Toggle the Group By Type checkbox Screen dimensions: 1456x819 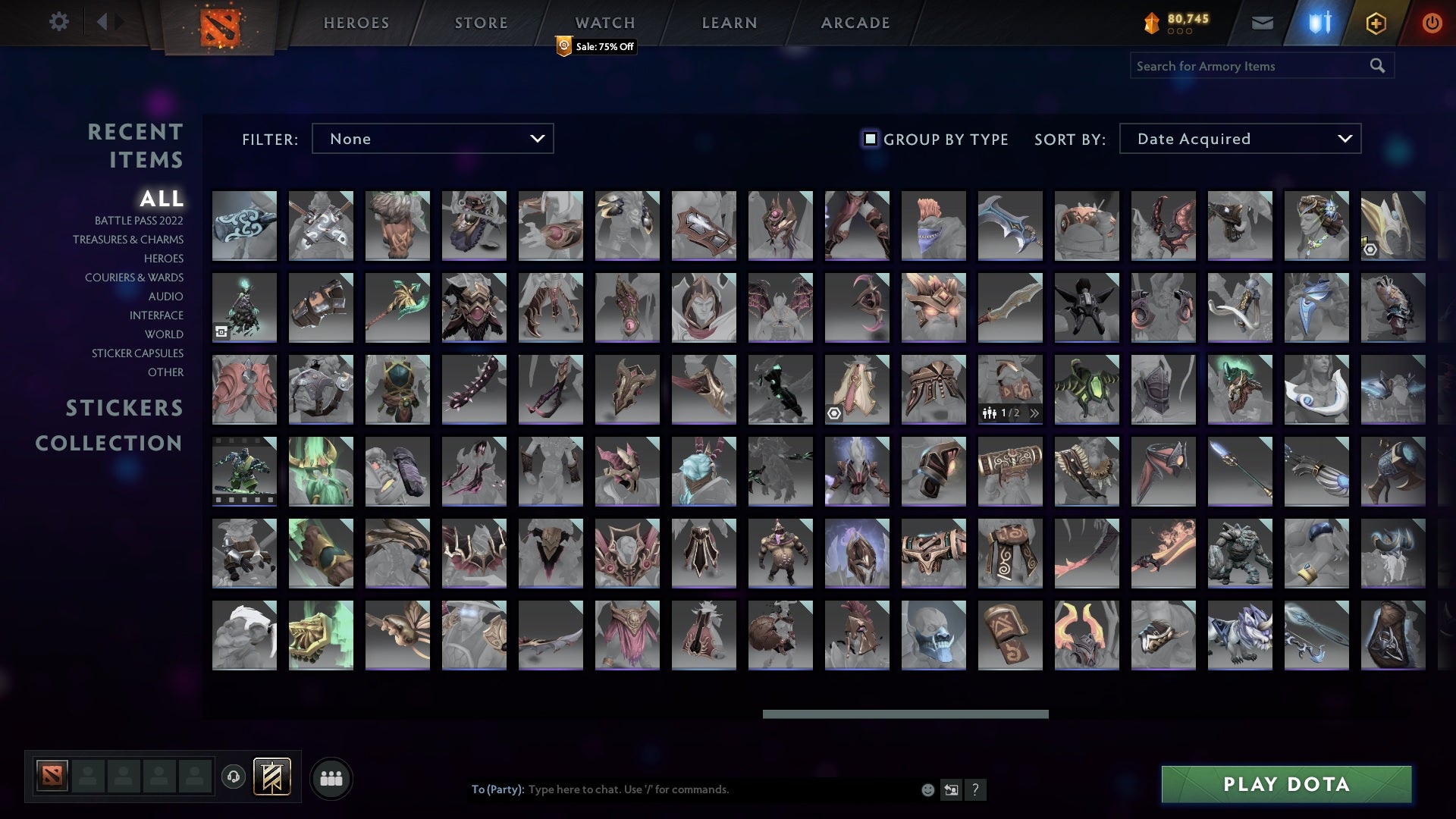pos(869,139)
